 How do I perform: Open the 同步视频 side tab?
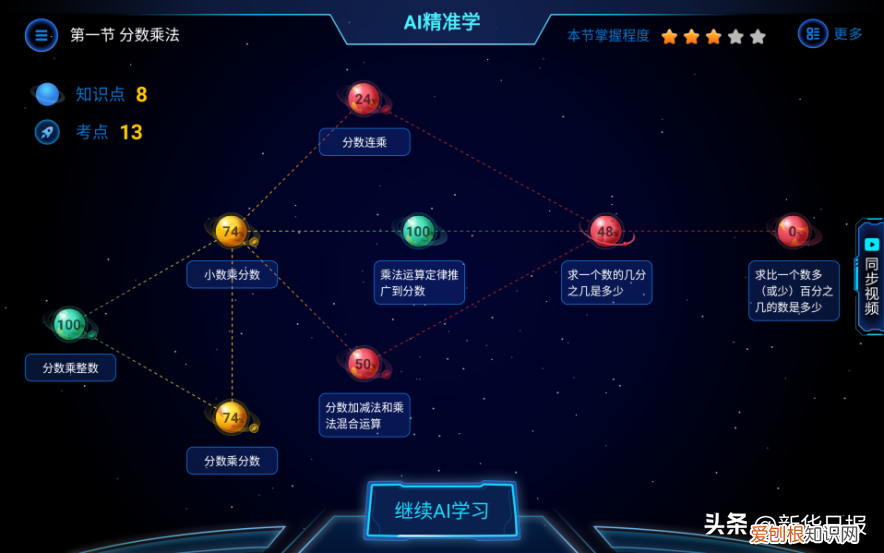(870, 277)
